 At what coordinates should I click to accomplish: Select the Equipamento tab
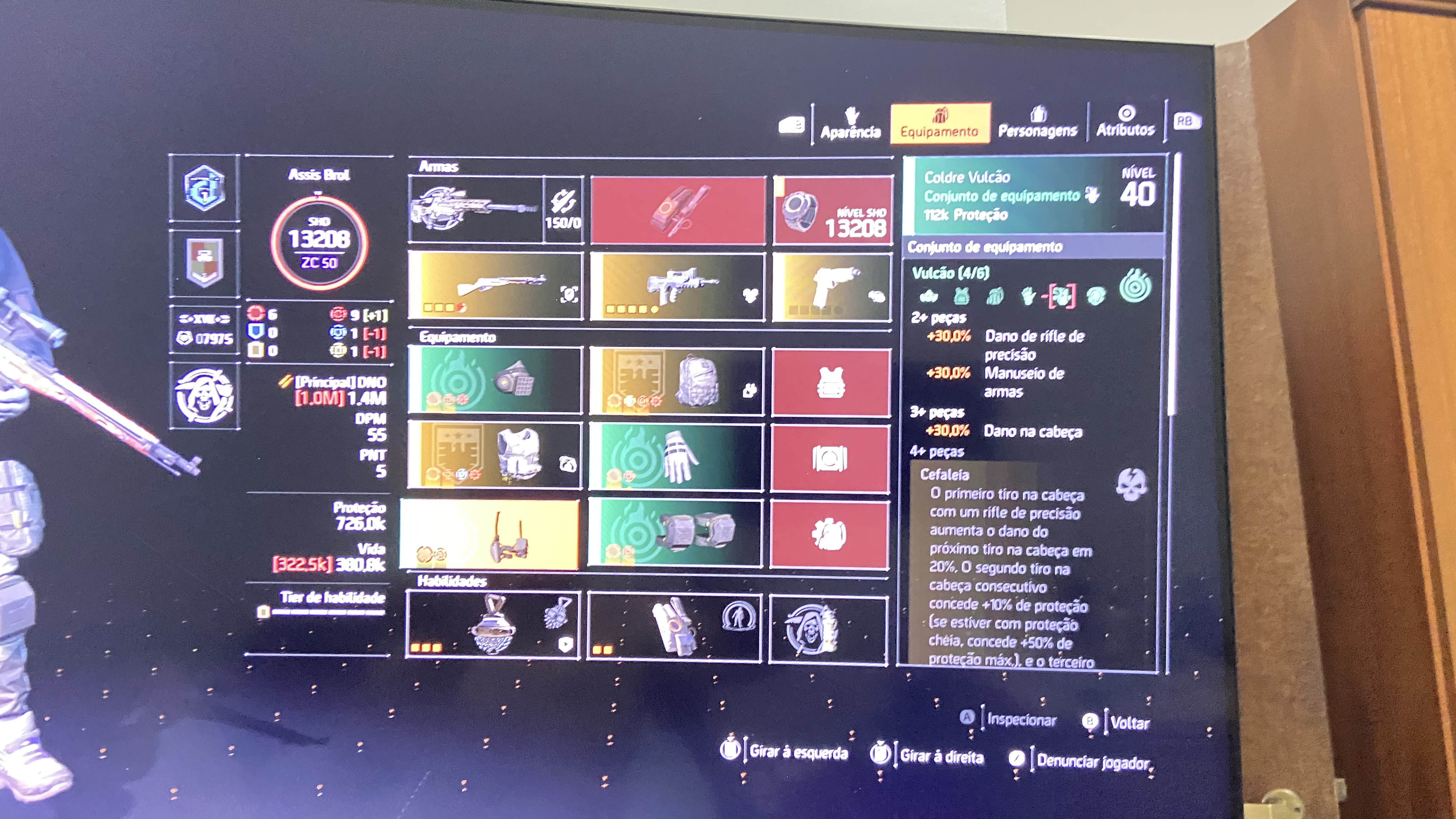pyautogui.click(x=939, y=124)
